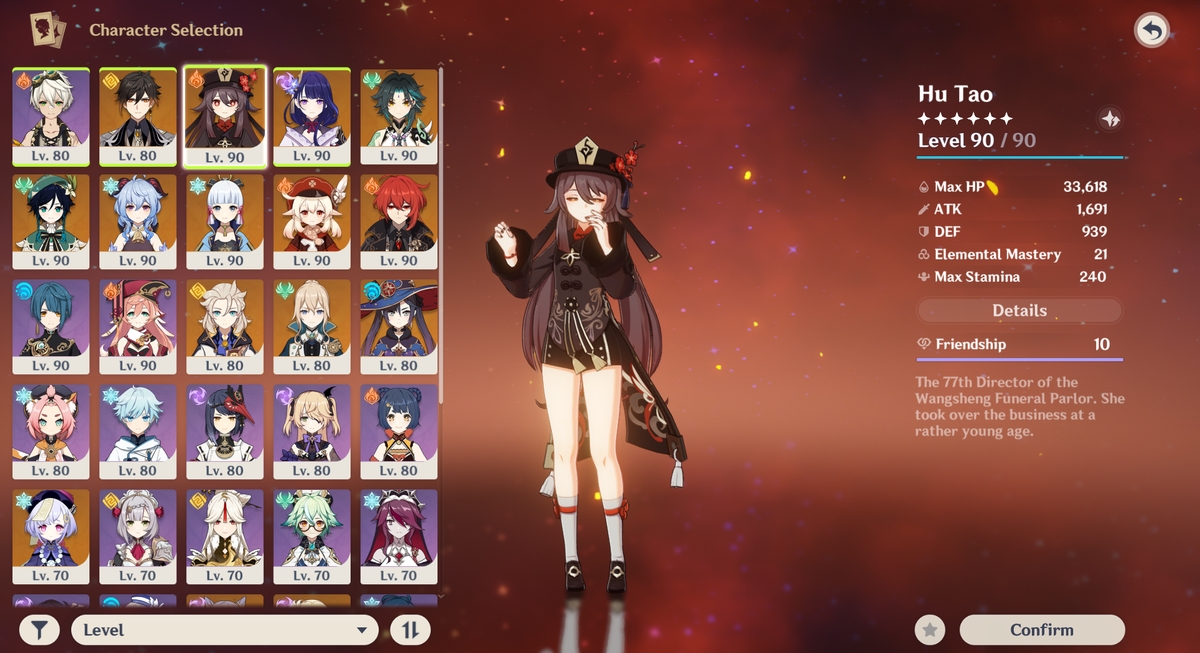Select the Klee portrait card

312,221
